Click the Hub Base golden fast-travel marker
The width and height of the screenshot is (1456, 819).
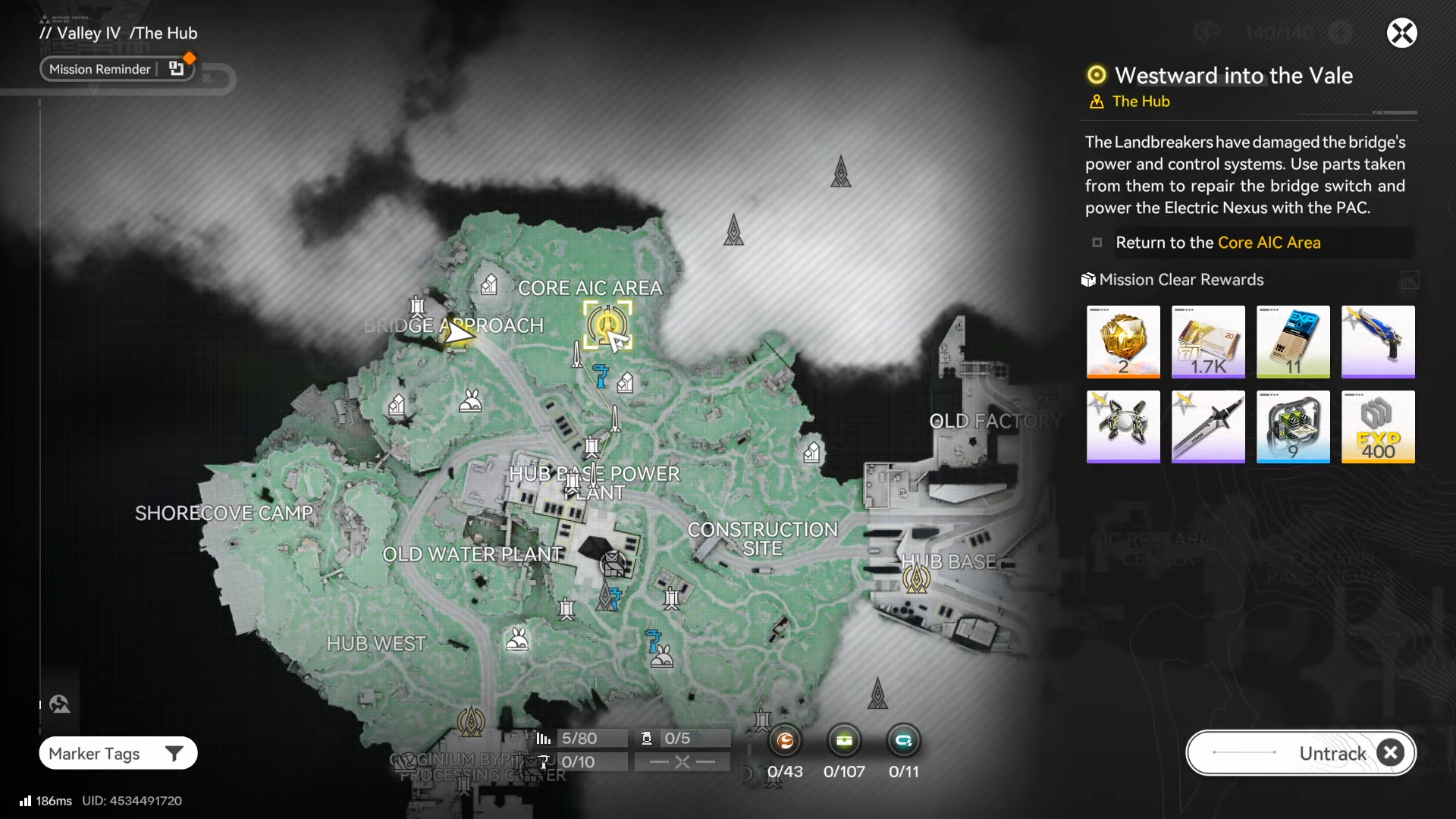916,579
